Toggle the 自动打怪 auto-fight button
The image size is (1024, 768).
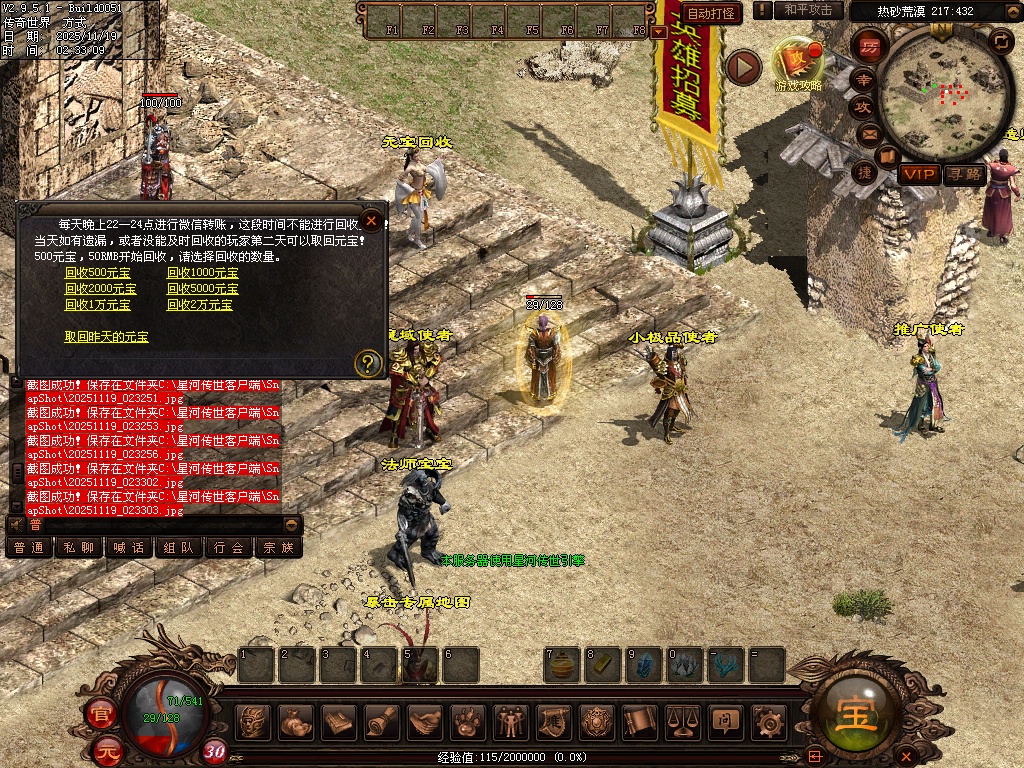coord(712,13)
